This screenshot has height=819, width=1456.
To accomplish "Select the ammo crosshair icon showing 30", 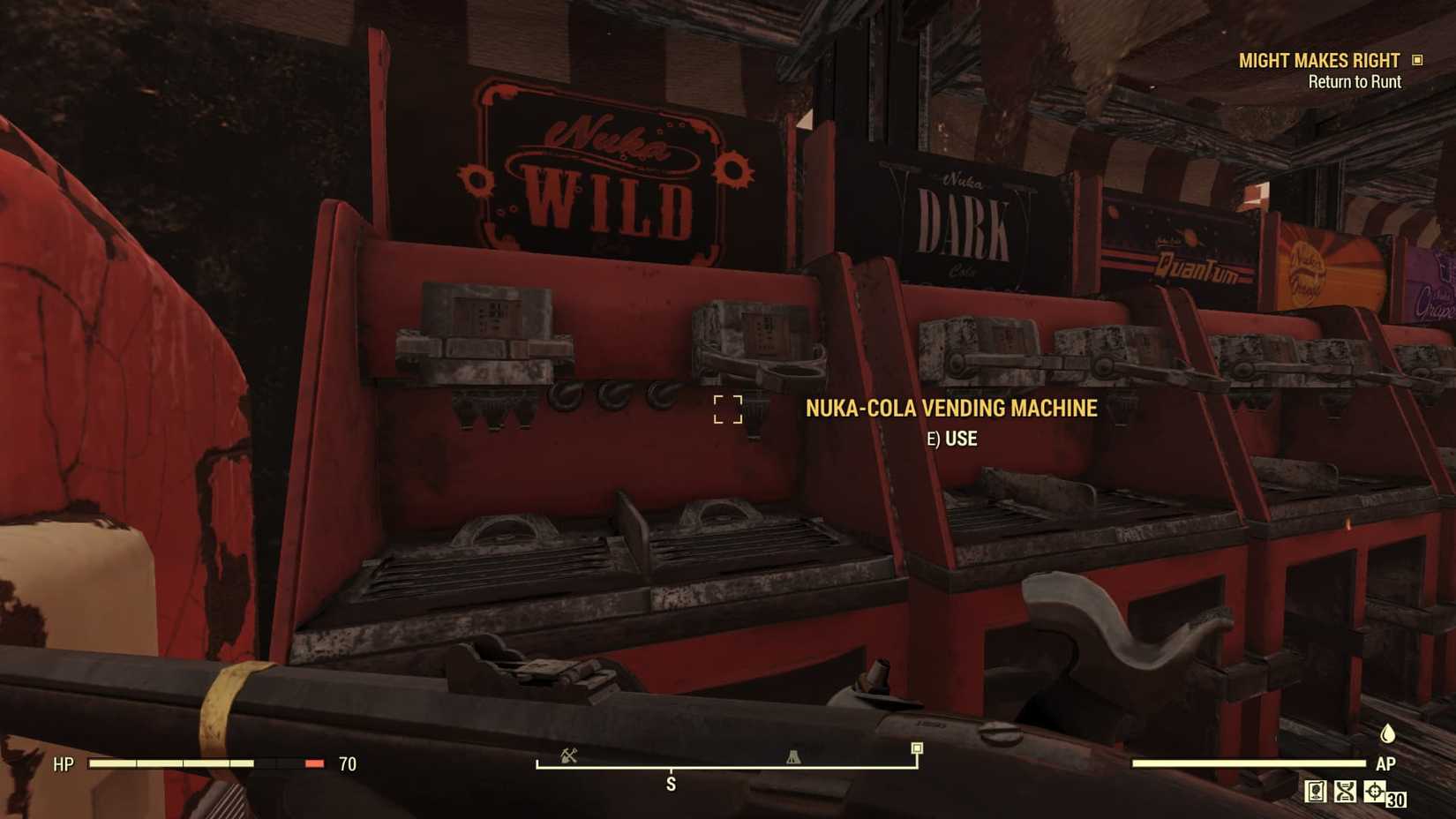I will click(x=1374, y=793).
